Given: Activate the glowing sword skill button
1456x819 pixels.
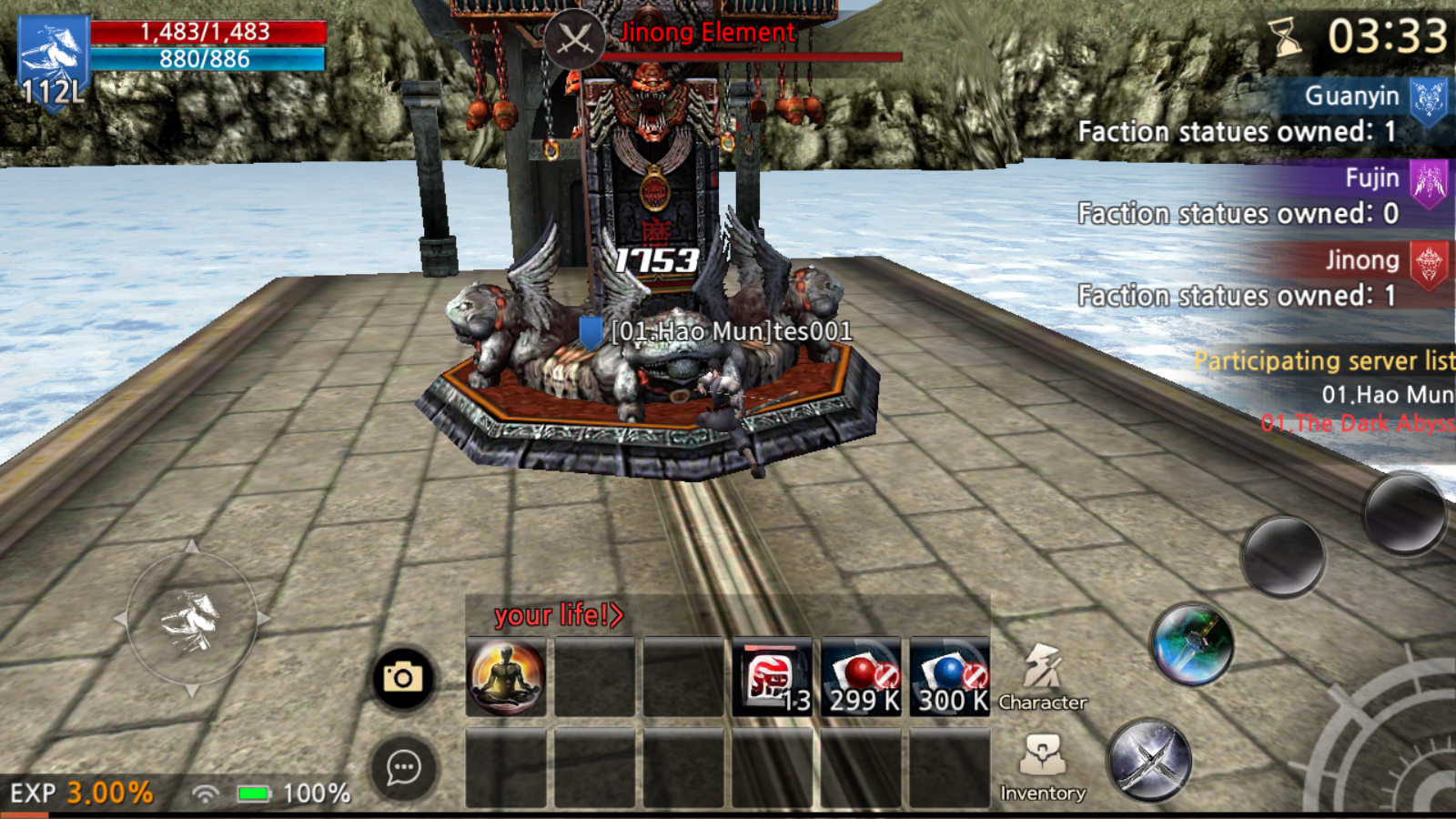Looking at the screenshot, I should (1192, 644).
